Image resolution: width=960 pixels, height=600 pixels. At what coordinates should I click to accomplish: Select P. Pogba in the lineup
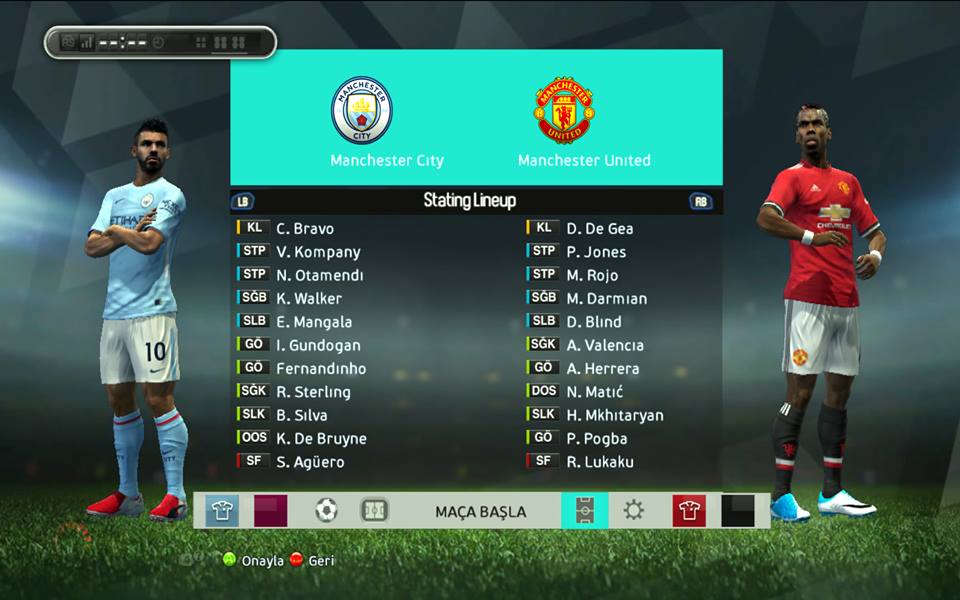click(x=596, y=439)
